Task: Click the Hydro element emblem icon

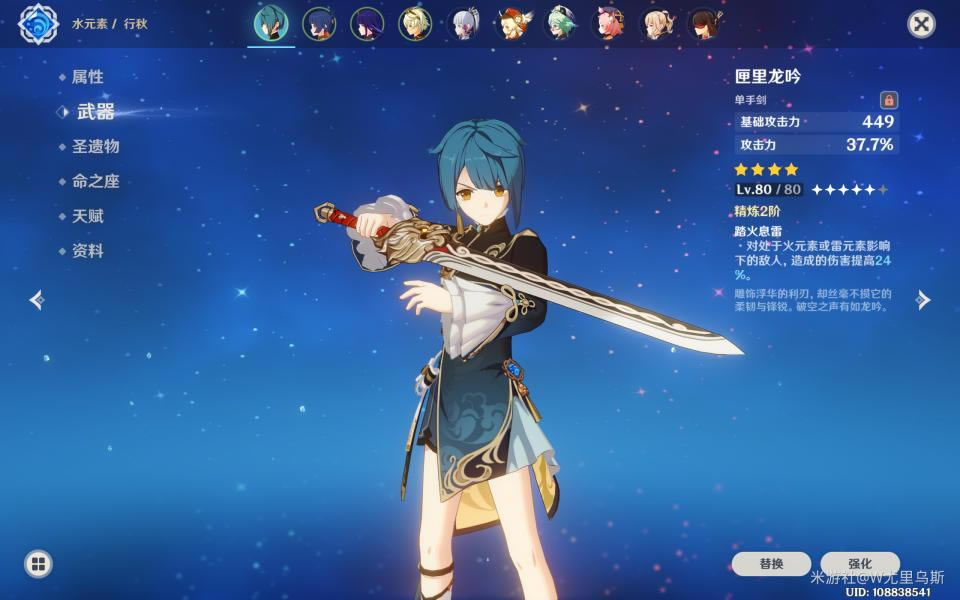Action: tap(38, 24)
